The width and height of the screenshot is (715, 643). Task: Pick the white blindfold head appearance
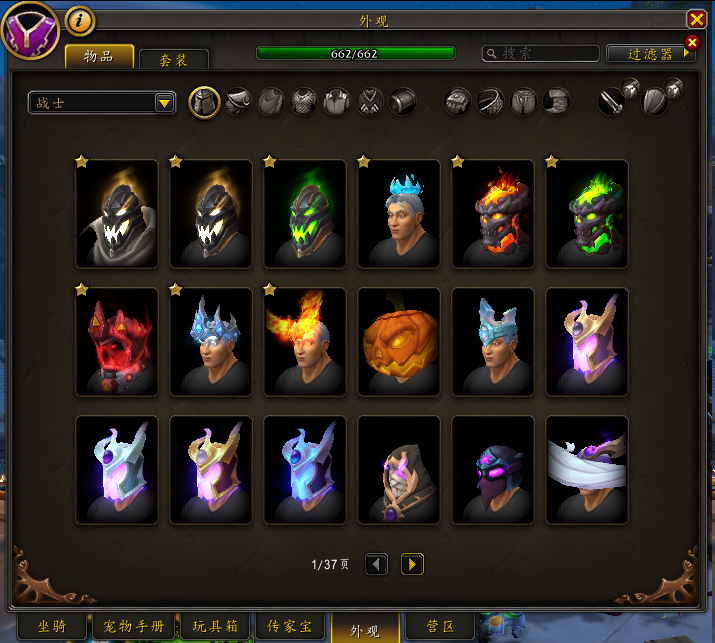pos(587,469)
